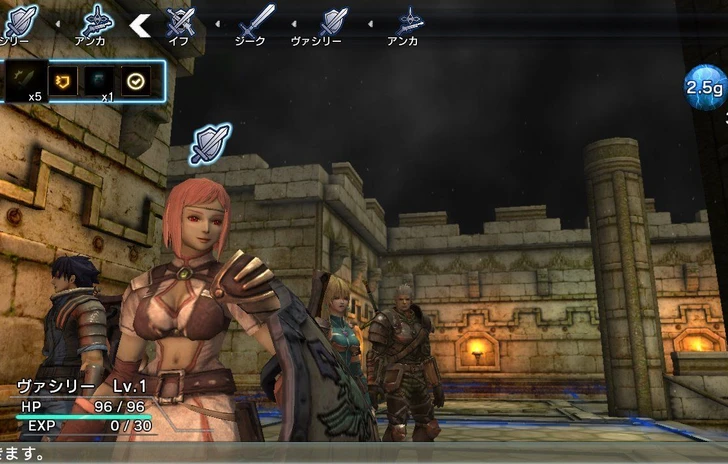Image resolution: width=728 pixels, height=464 pixels.
Task: Activate the gold checkmark command icon
Action: point(135,79)
